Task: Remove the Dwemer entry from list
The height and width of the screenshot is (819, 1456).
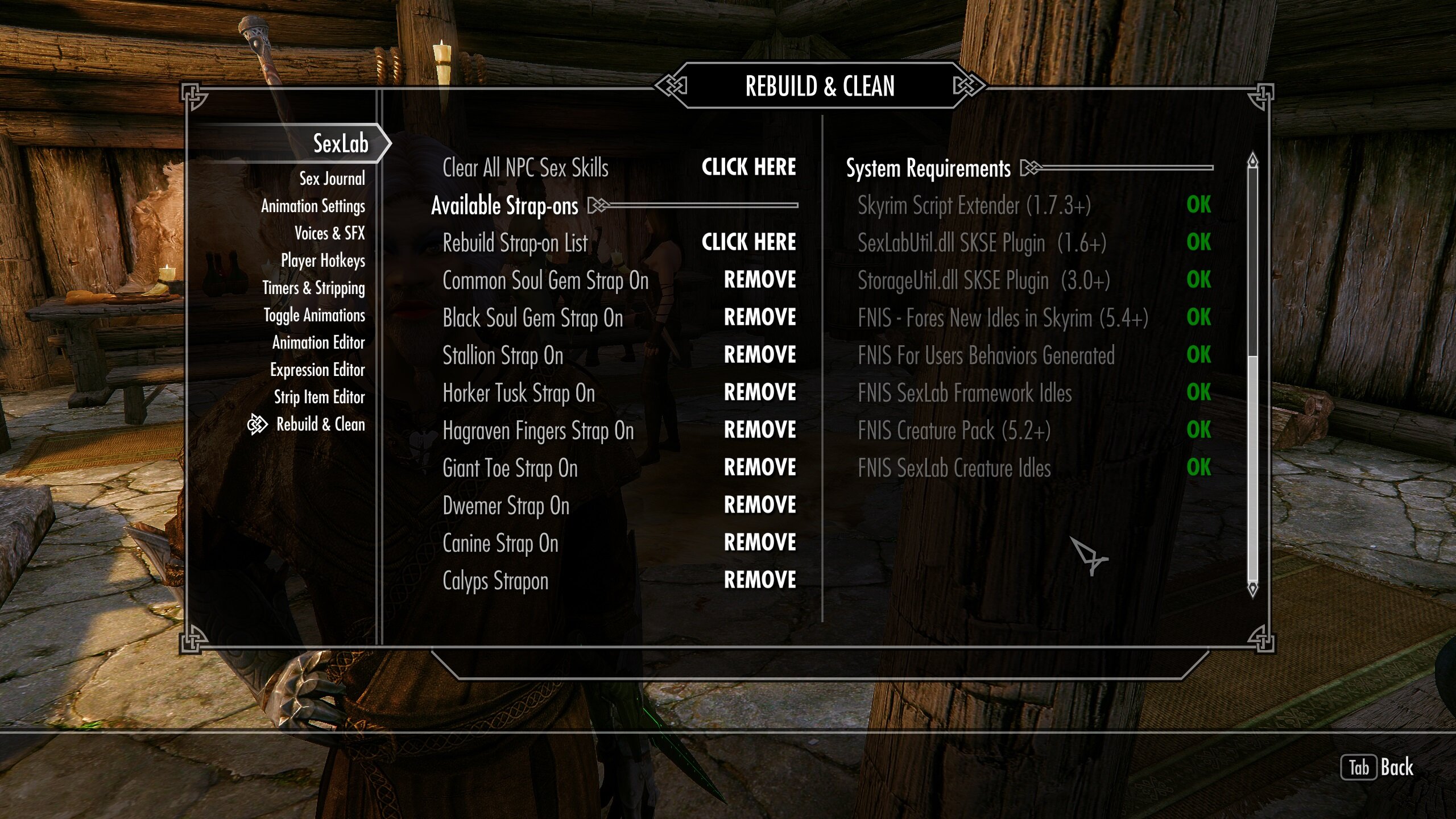Action: (760, 505)
